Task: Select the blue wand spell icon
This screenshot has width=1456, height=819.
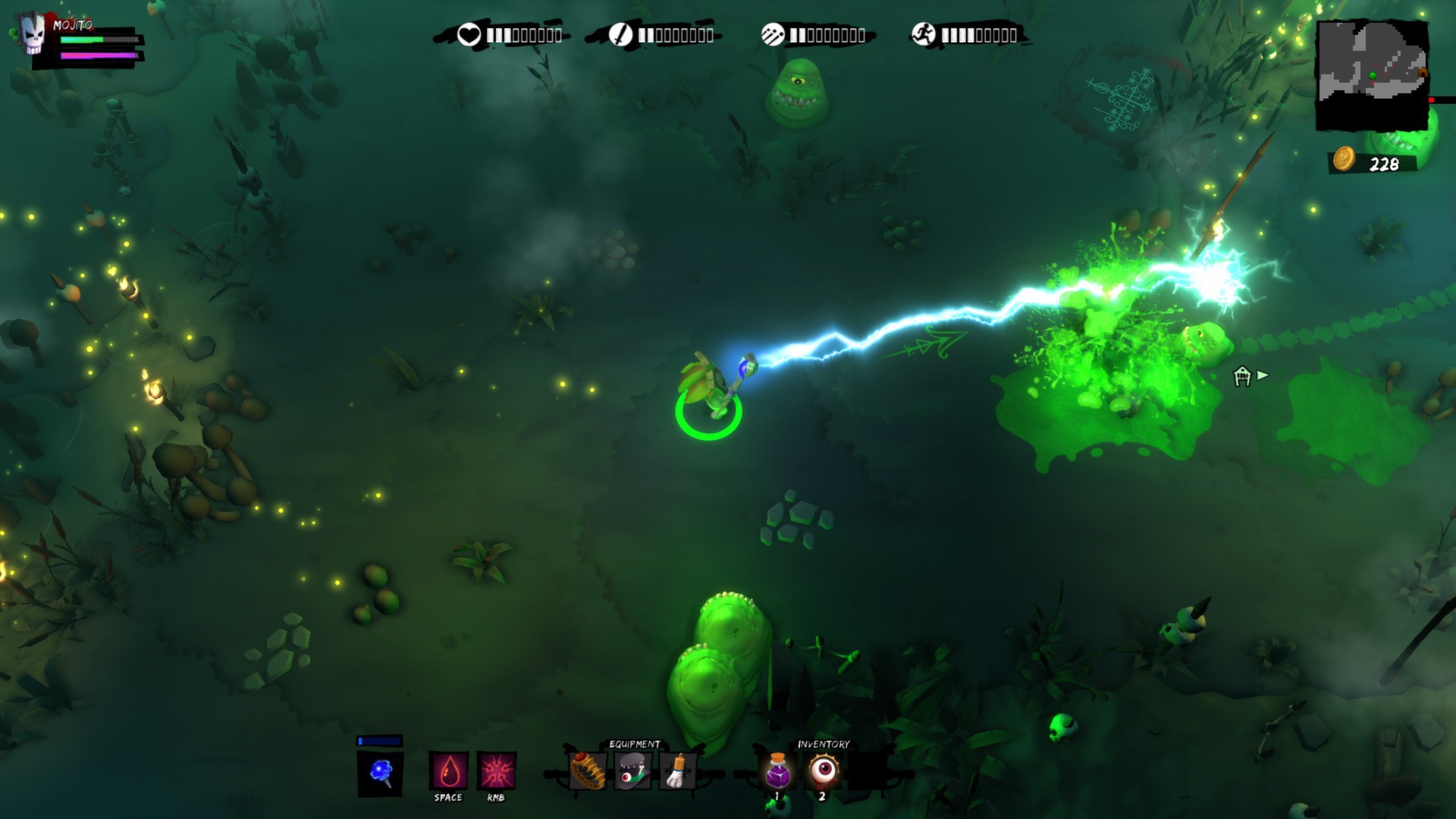Action: pyautogui.click(x=381, y=769)
